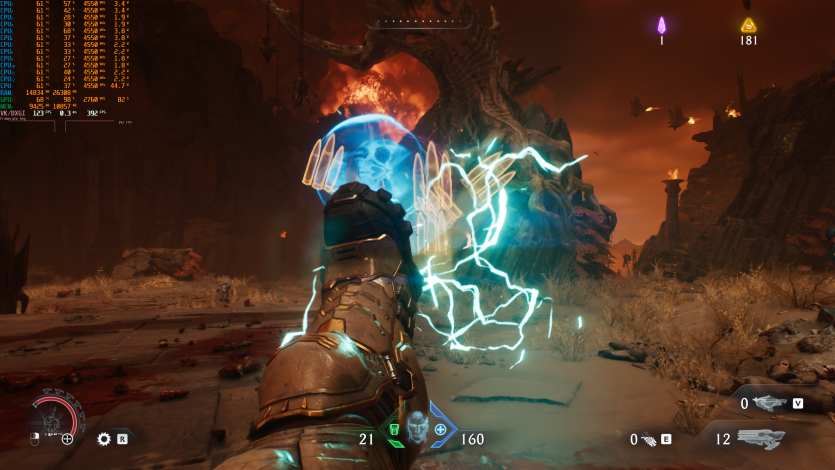Select the equipped gun with 12 ammo
This screenshot has width=835, height=470.
(760, 438)
